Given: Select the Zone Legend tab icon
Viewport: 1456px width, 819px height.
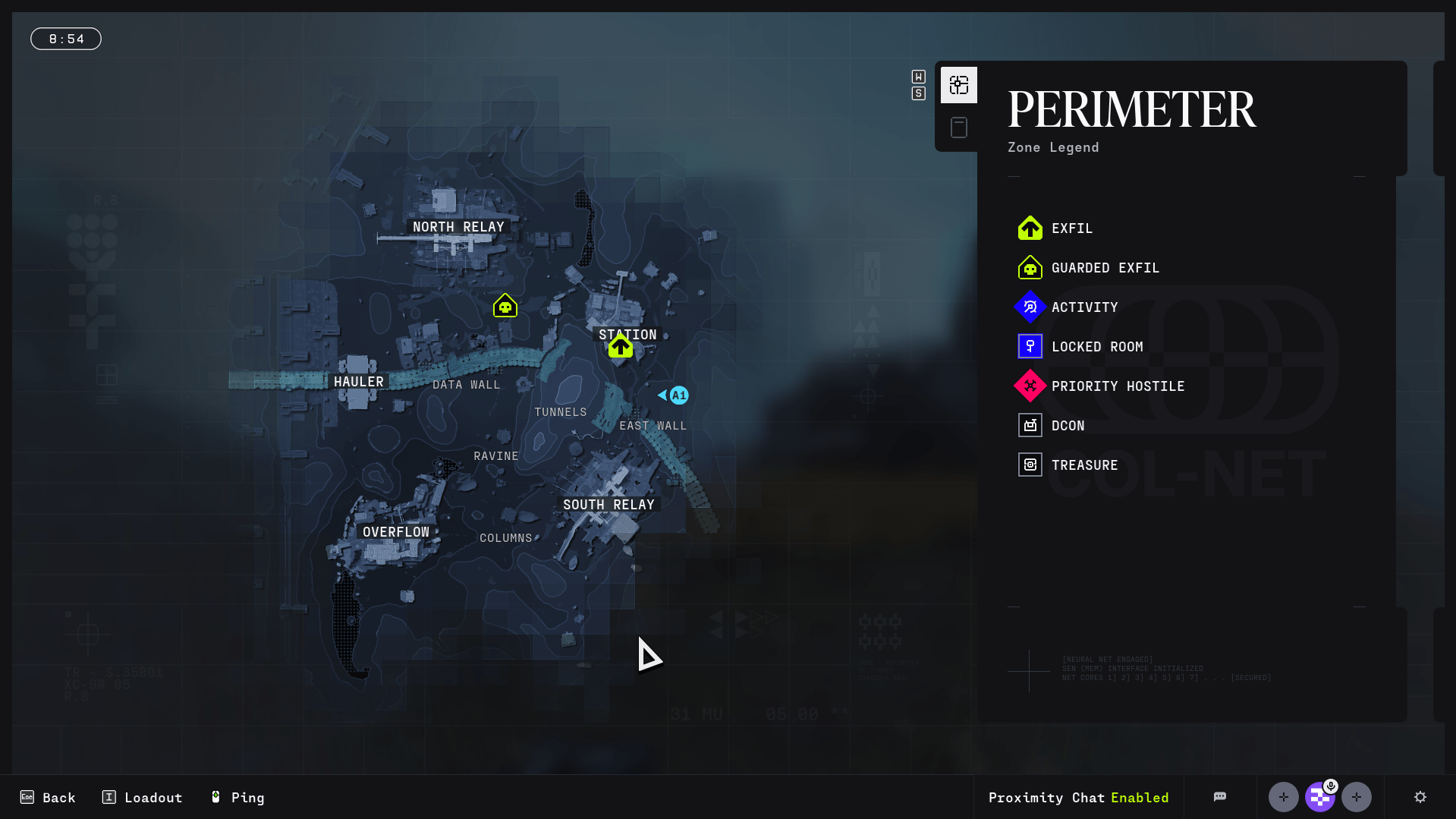Looking at the screenshot, I should [x=958, y=85].
